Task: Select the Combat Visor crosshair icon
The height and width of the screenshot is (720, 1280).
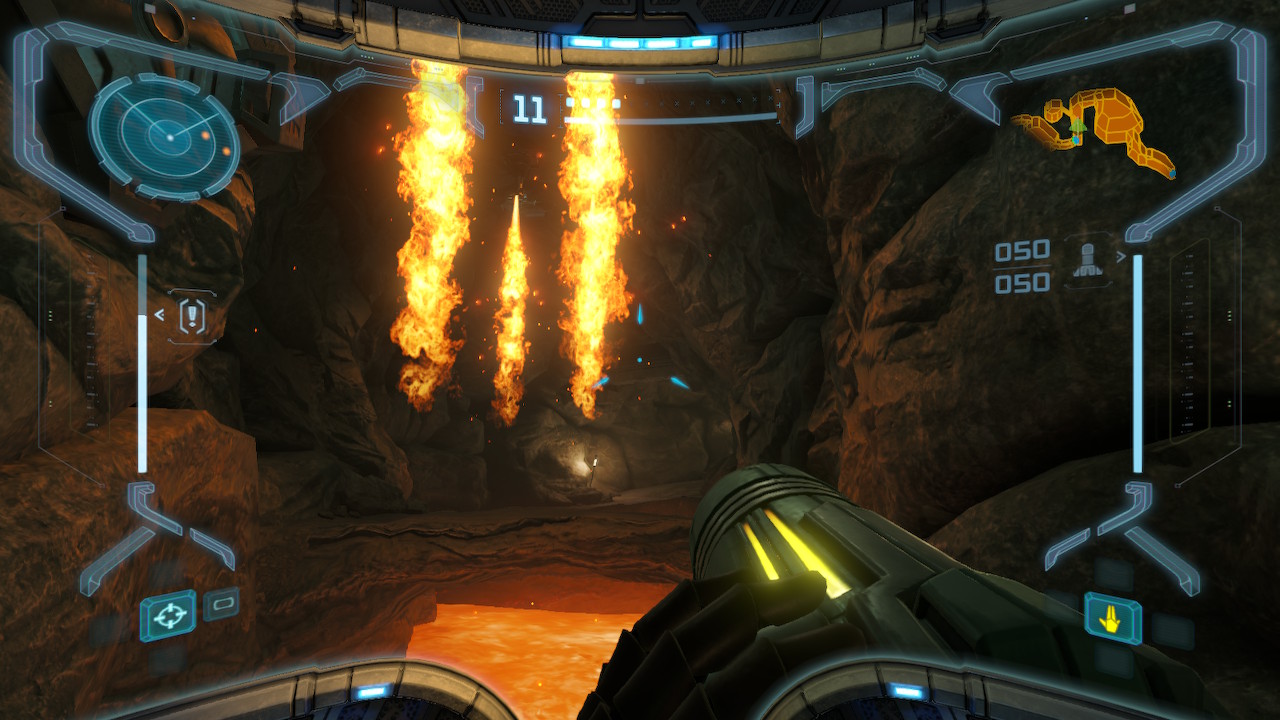Action: [168, 615]
